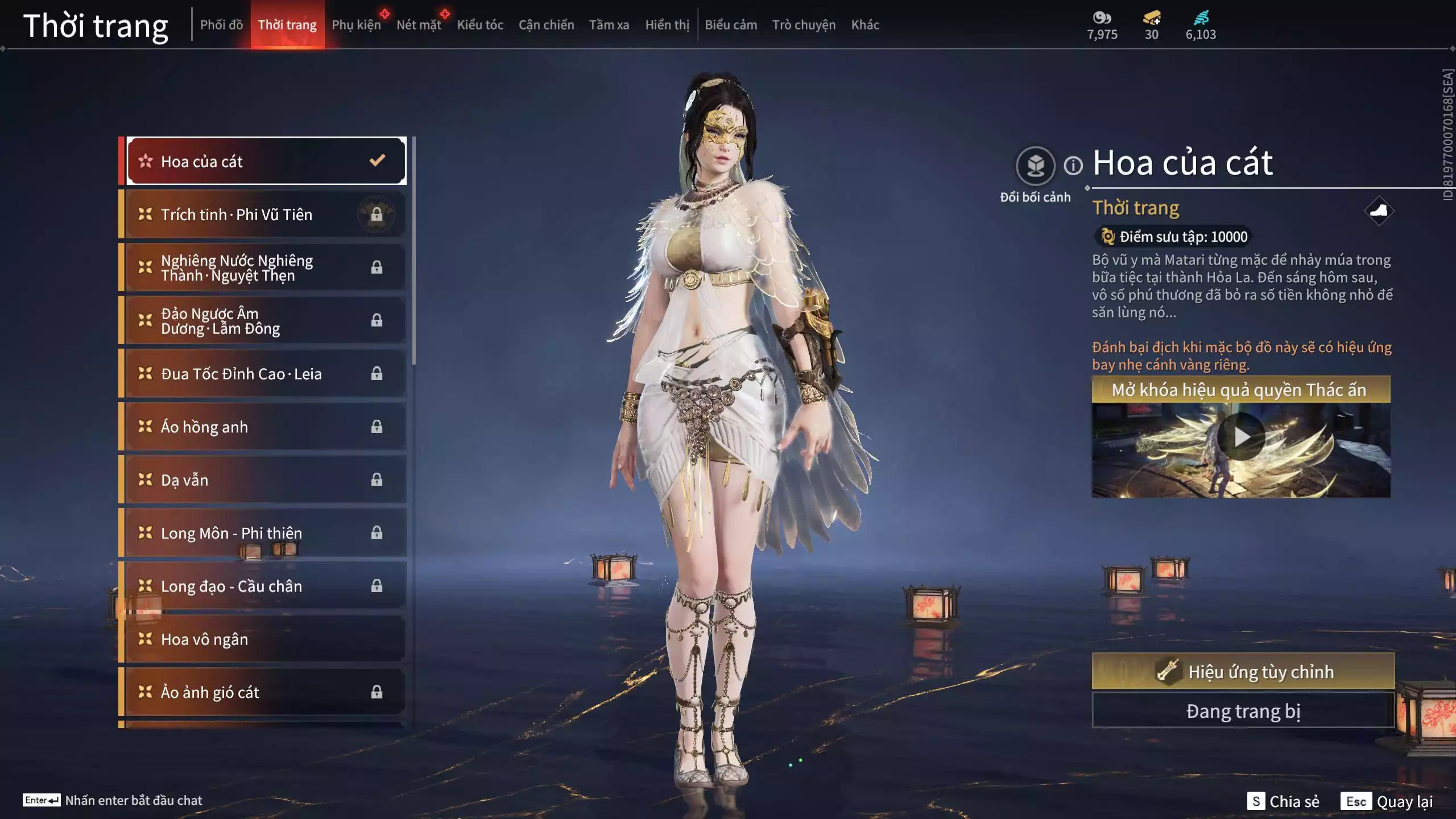The width and height of the screenshot is (1456, 819).
Task: Switch to the Phụ kiện tab
Action: (356, 24)
